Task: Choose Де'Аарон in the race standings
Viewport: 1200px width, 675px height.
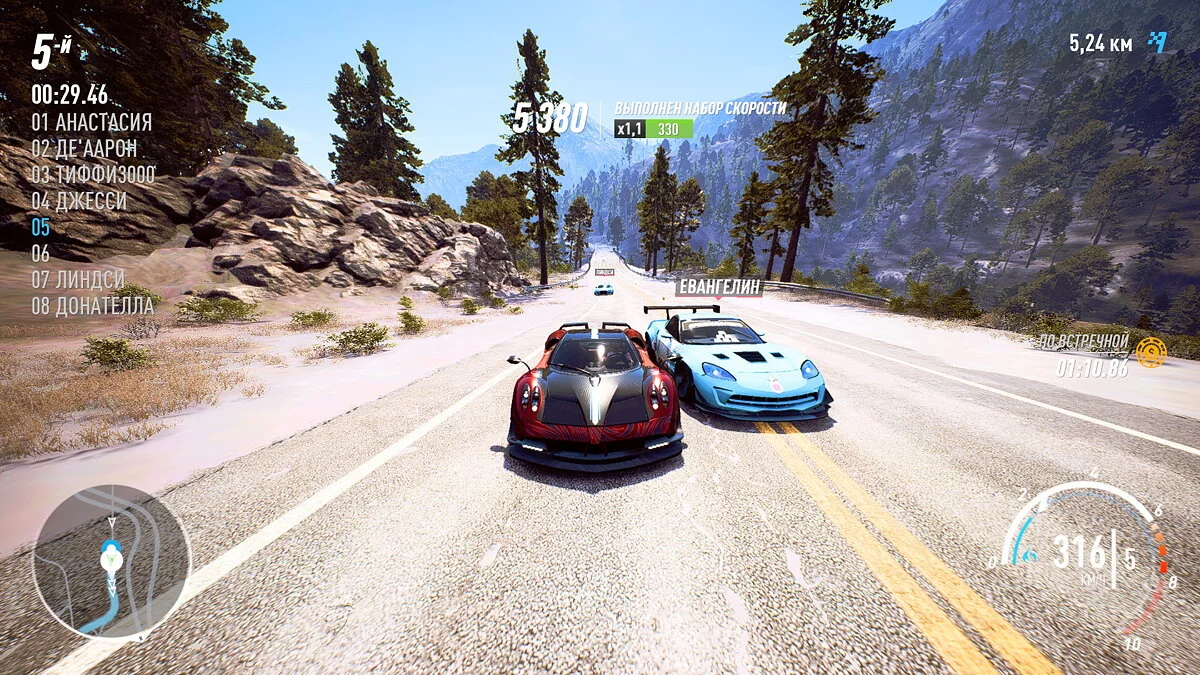Action: (x=84, y=149)
